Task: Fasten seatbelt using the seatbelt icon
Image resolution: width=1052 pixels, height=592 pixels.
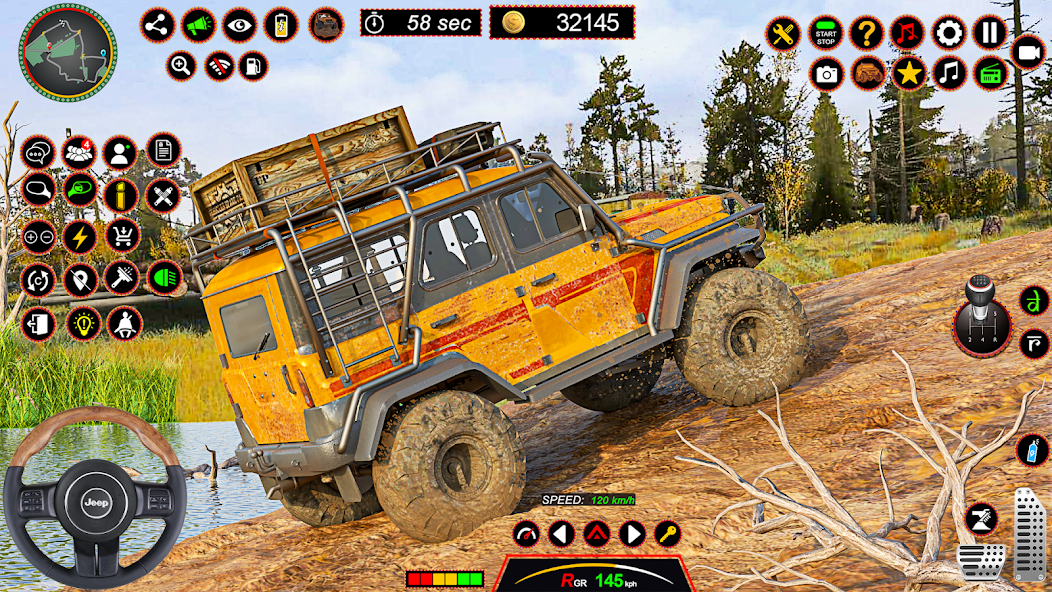Action: point(124,323)
